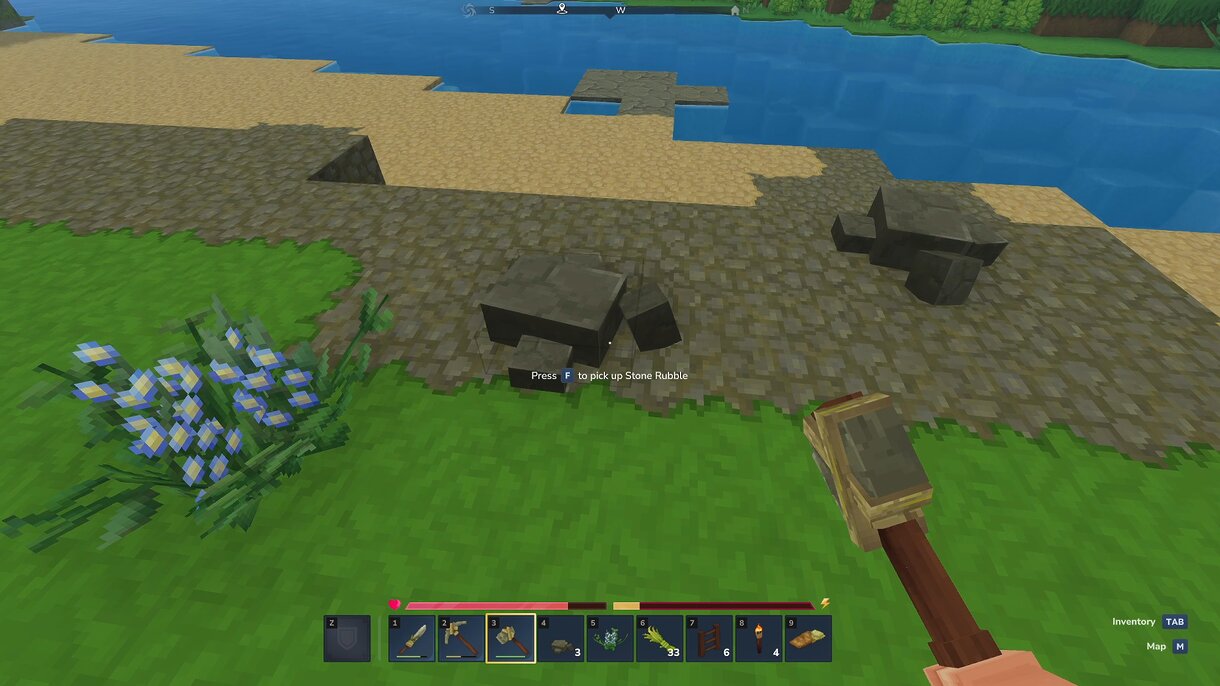The width and height of the screenshot is (1220, 686).
Task: Select the map pin marker on the compass
Action: [x=562, y=9]
